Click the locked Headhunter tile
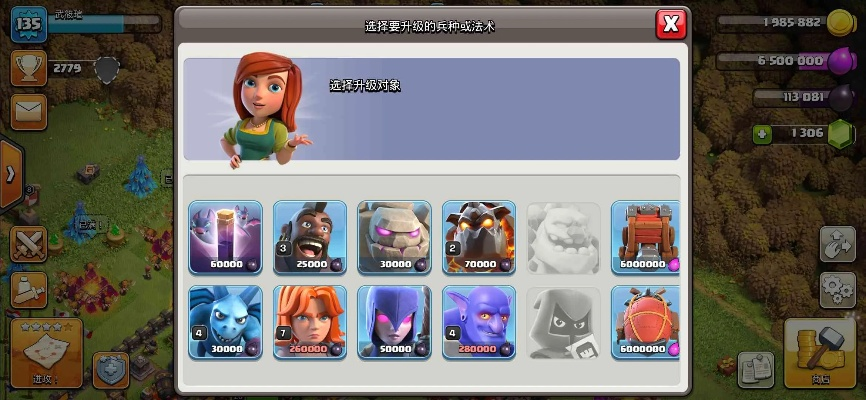The height and width of the screenshot is (400, 866). tap(563, 322)
